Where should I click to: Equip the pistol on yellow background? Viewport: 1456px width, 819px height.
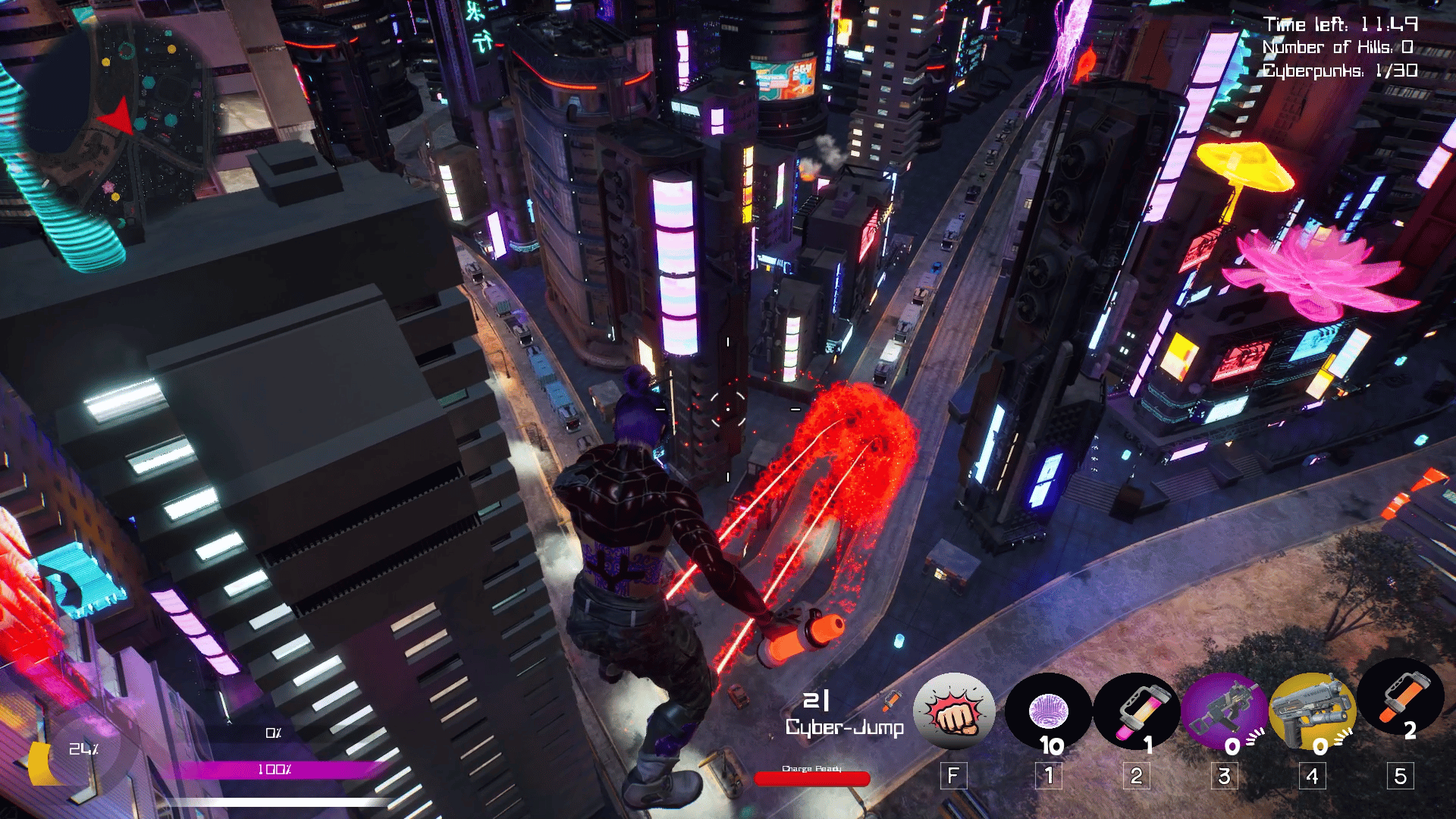point(1312,713)
